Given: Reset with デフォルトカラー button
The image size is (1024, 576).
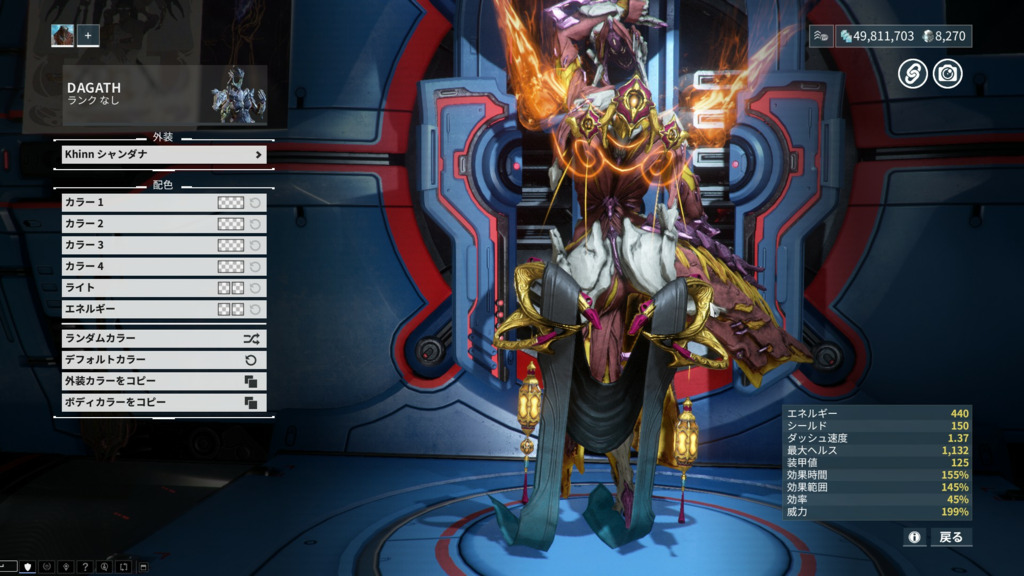Looking at the screenshot, I should click(164, 359).
